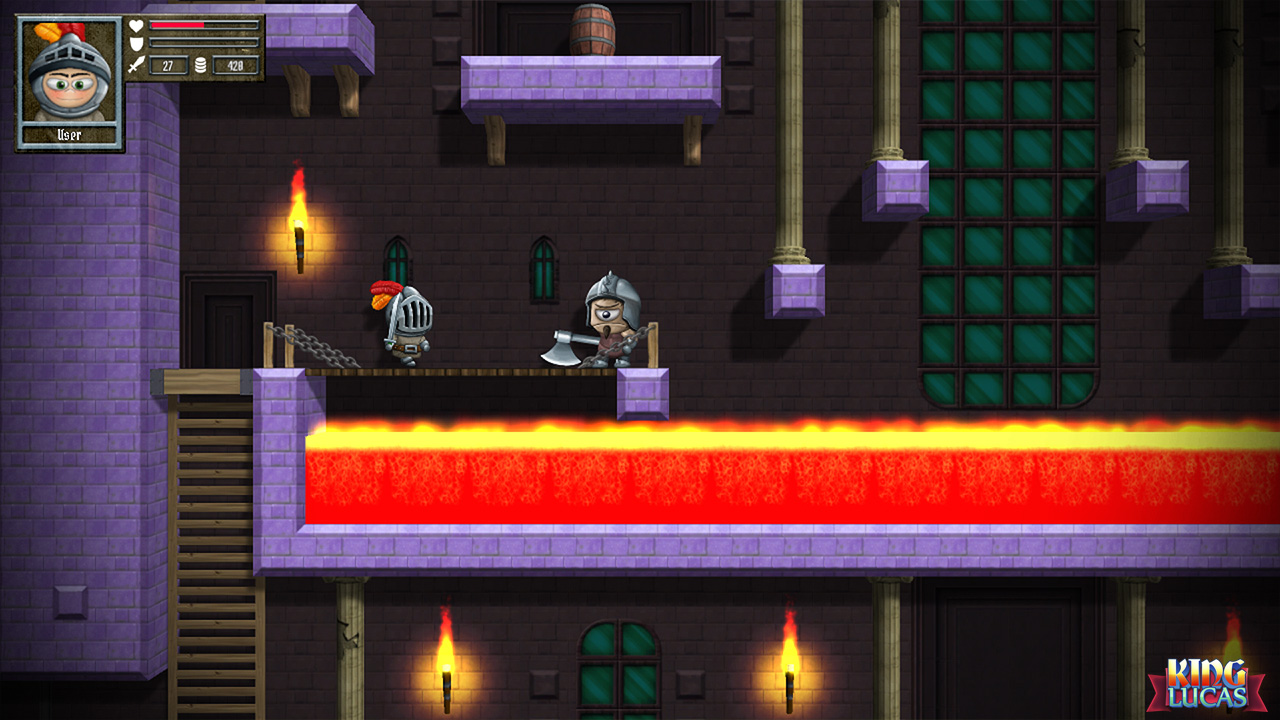The width and height of the screenshot is (1280, 720).
Task: Click the heart health icon in HUD
Action: (x=137, y=24)
